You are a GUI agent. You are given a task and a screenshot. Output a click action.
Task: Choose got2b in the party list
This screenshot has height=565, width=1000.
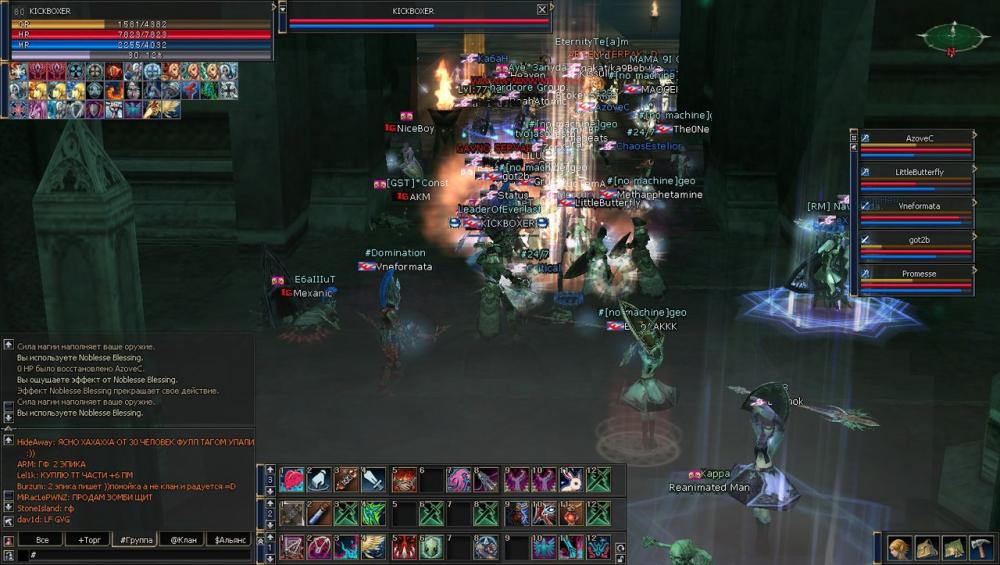[919, 240]
